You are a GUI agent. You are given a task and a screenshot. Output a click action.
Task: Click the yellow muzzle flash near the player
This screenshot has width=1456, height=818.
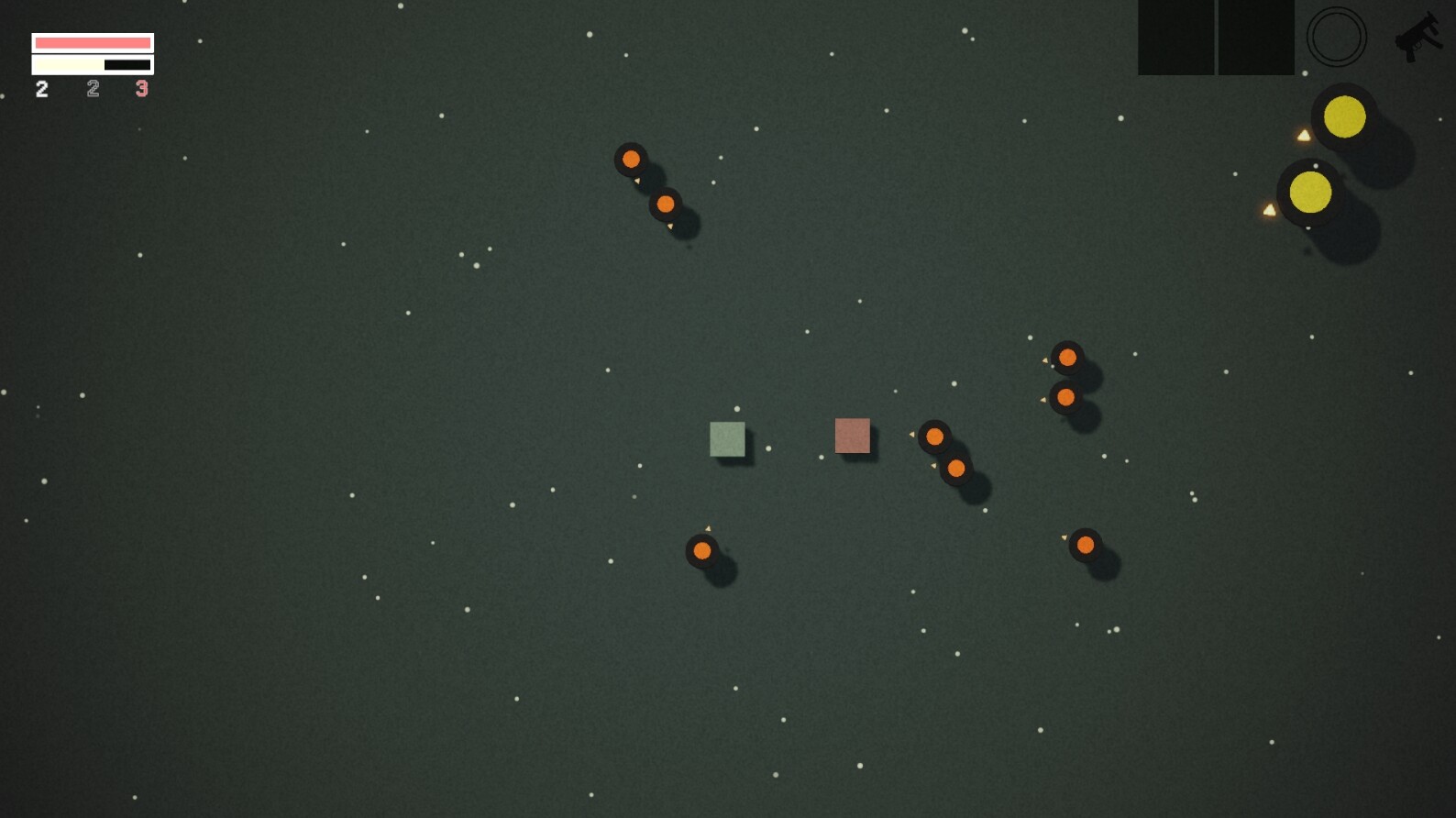point(1269,209)
